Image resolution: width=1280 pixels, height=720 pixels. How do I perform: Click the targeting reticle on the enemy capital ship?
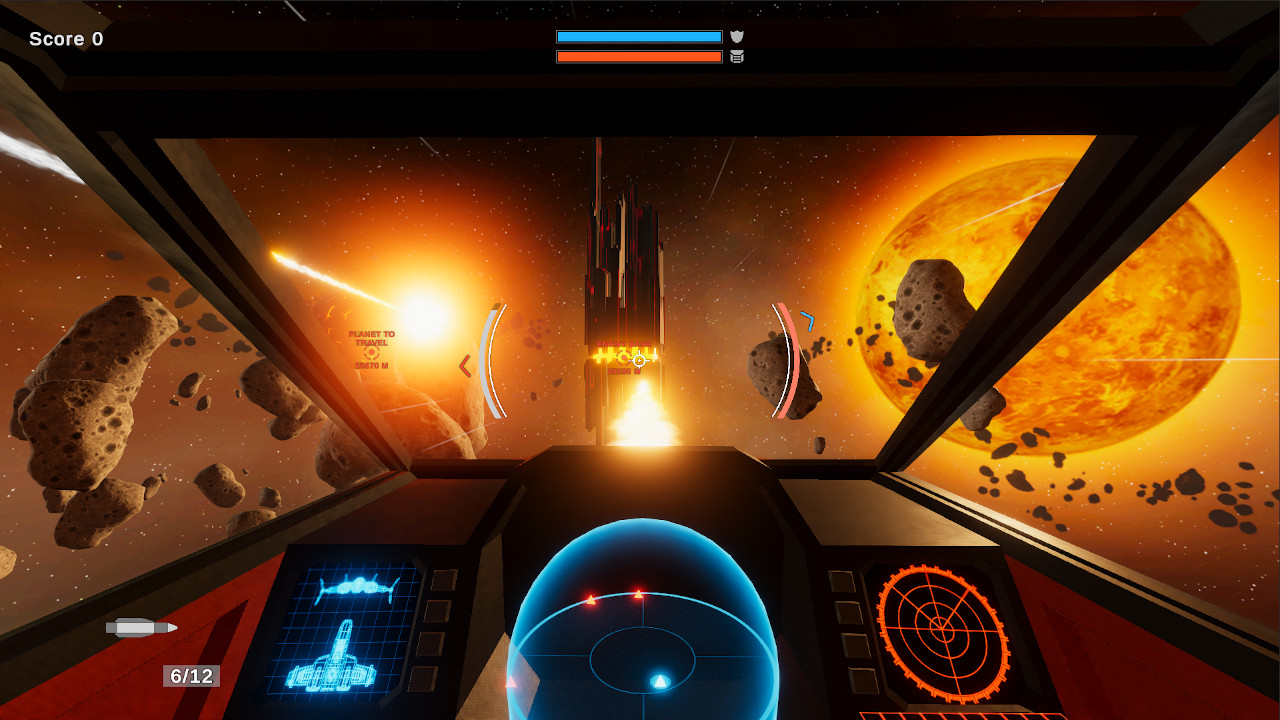(x=637, y=360)
